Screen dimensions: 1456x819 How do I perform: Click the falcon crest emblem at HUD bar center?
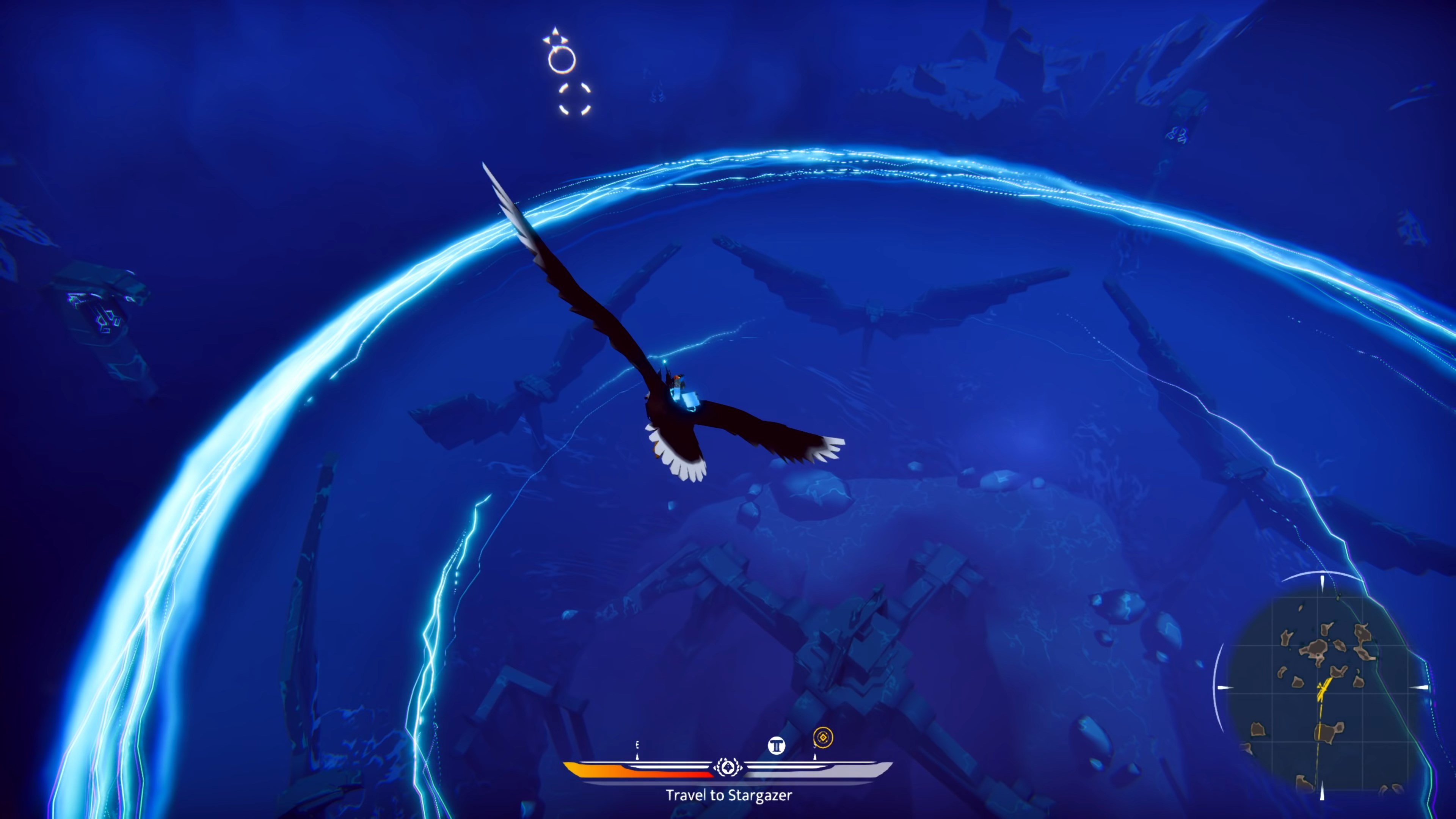point(728,770)
